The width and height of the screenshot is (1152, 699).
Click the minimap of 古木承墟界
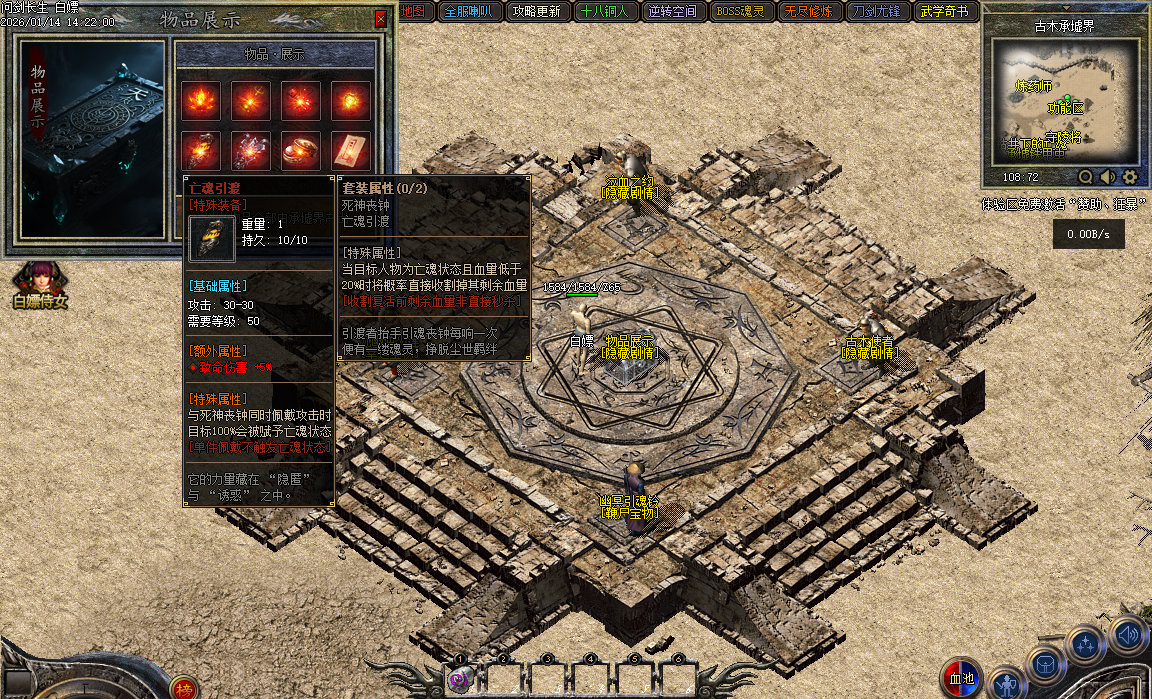1064,101
